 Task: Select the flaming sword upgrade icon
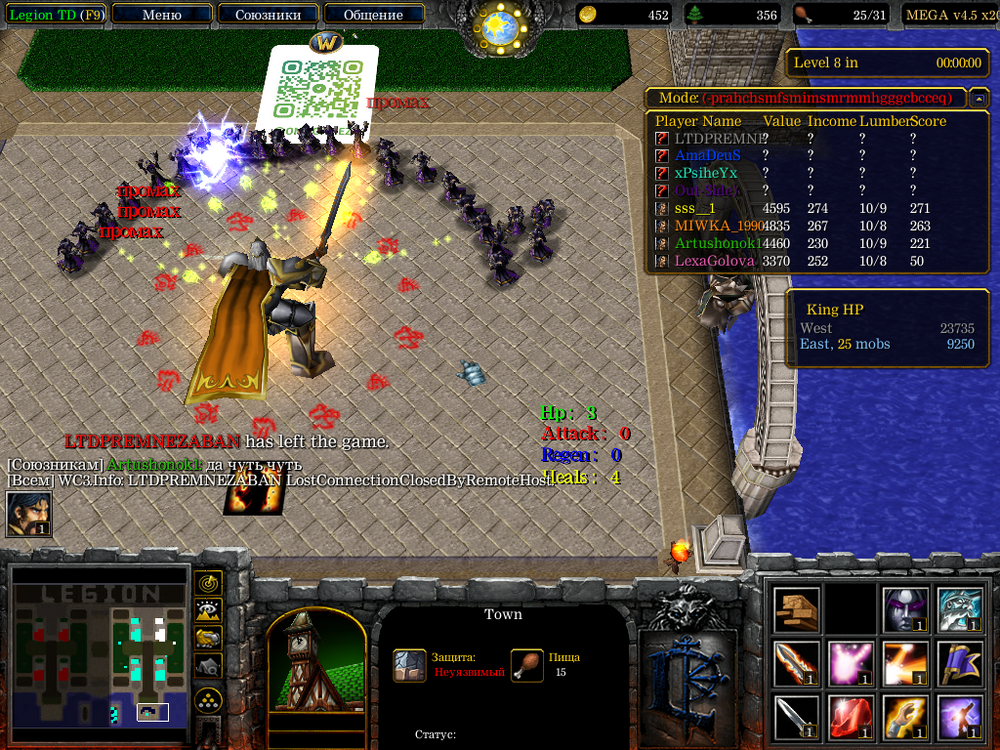797,663
